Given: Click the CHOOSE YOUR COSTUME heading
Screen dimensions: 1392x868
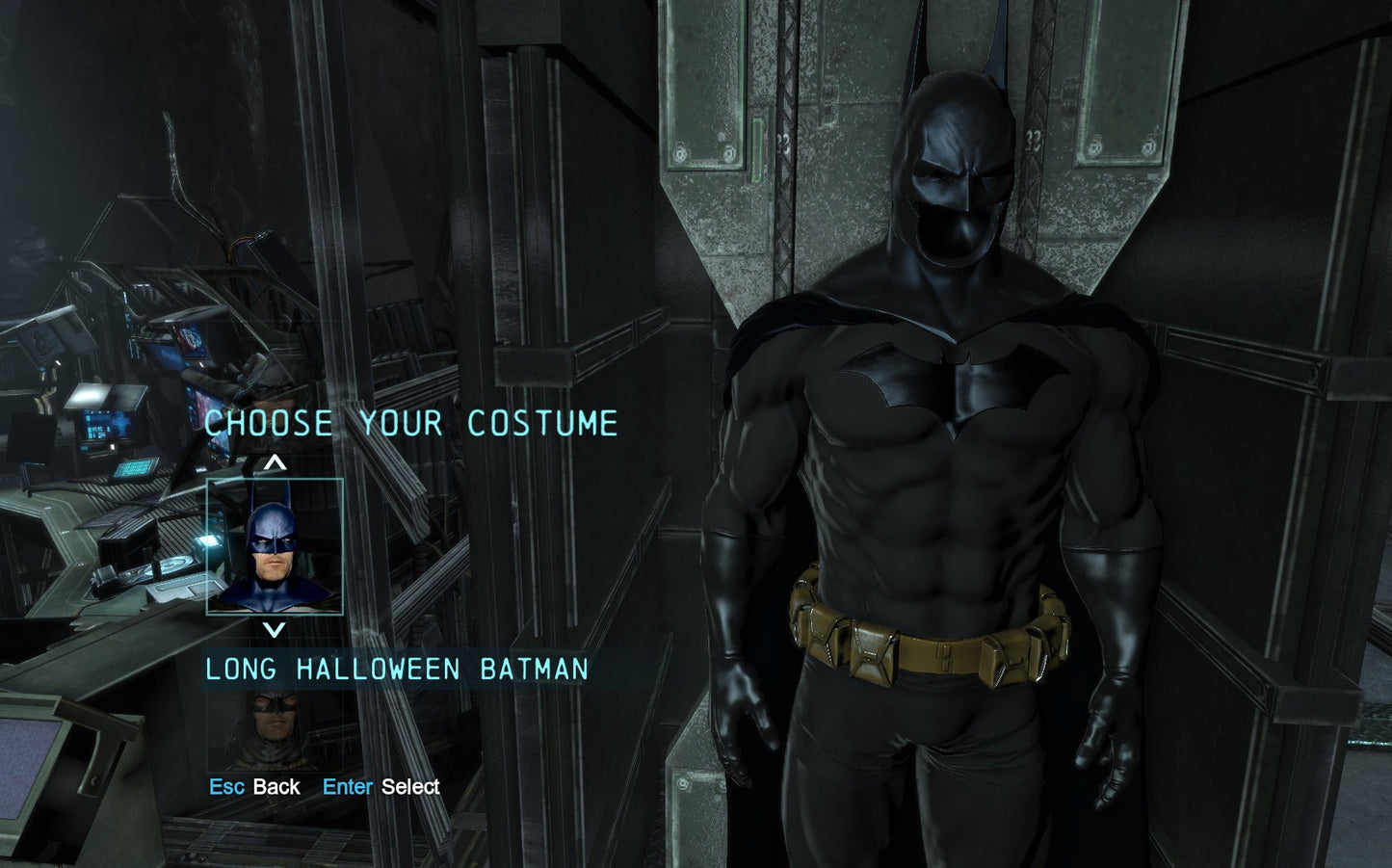Looking at the screenshot, I should [x=412, y=422].
